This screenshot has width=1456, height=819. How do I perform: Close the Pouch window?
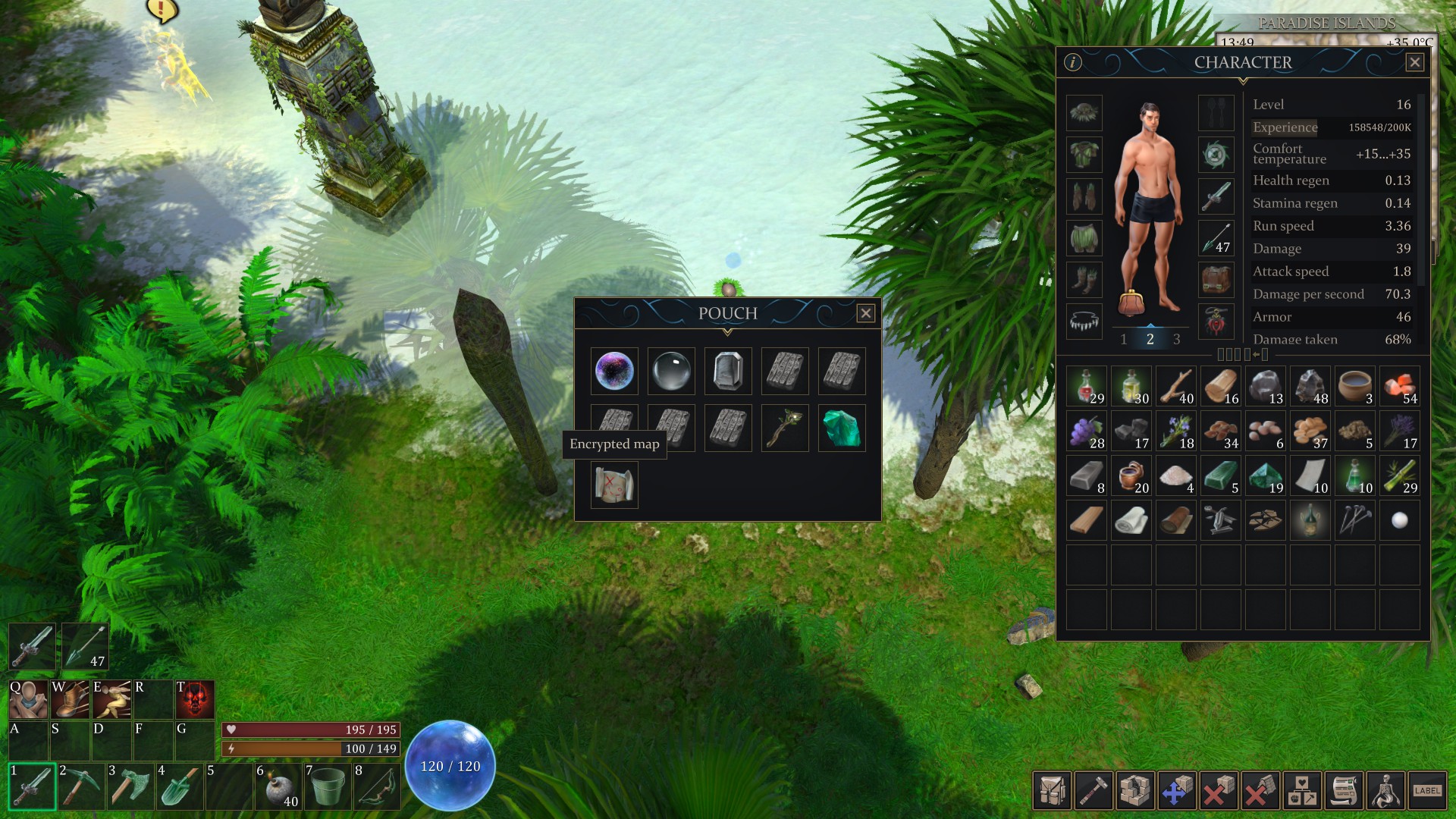coord(865,313)
